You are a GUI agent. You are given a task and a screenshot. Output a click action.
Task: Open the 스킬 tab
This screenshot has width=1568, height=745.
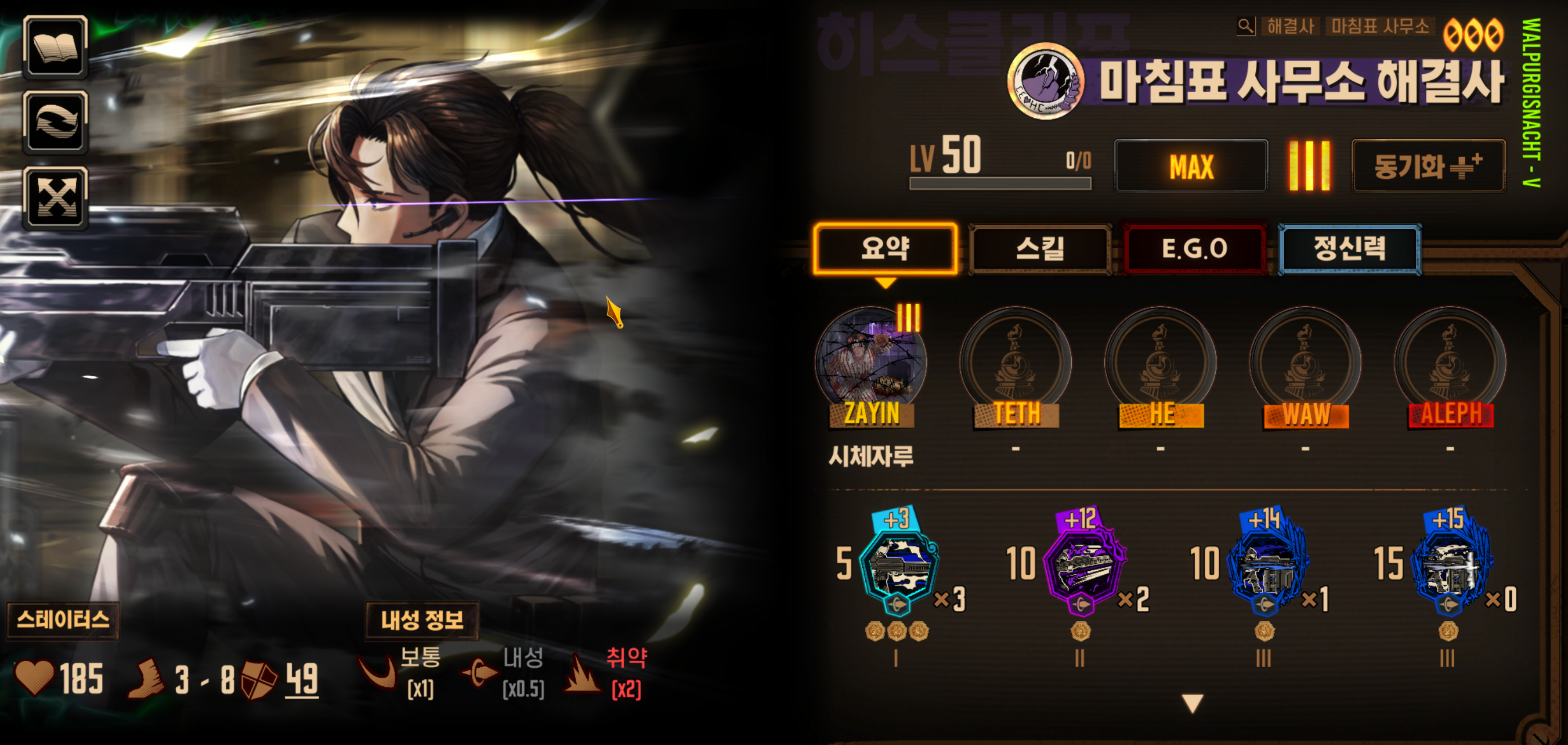click(1040, 249)
